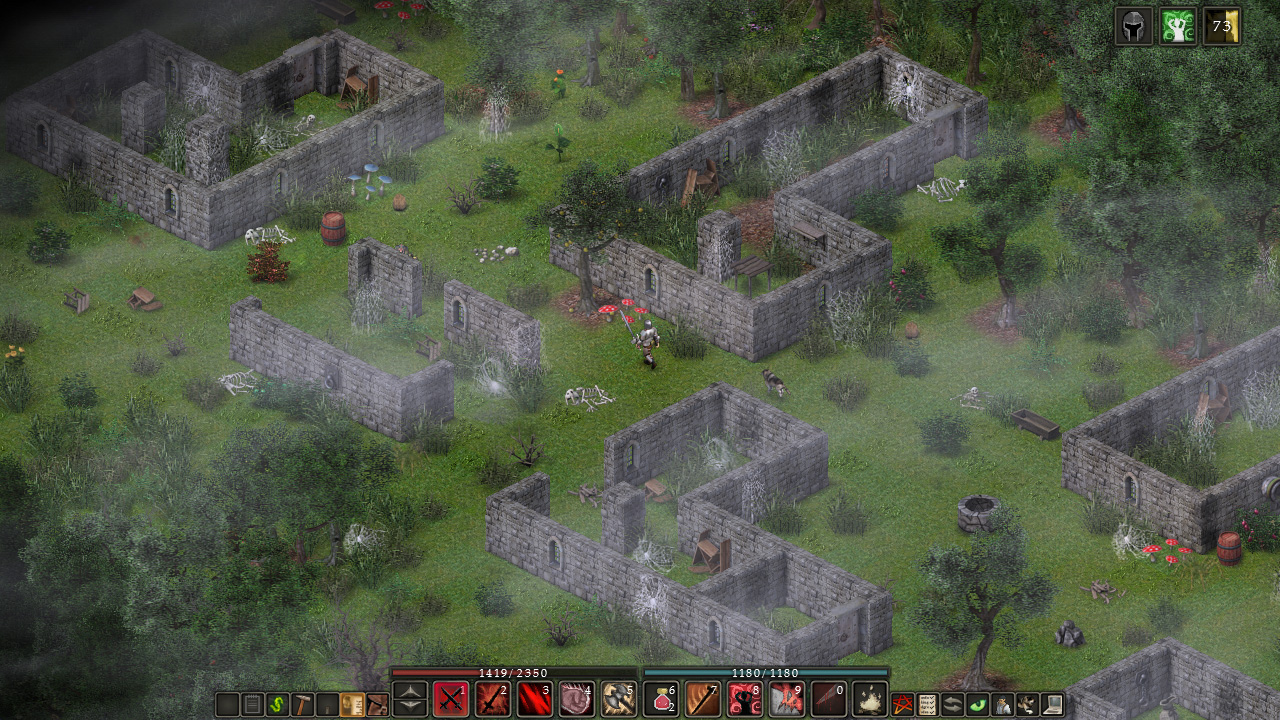Open the red pentagram menu

click(x=903, y=704)
